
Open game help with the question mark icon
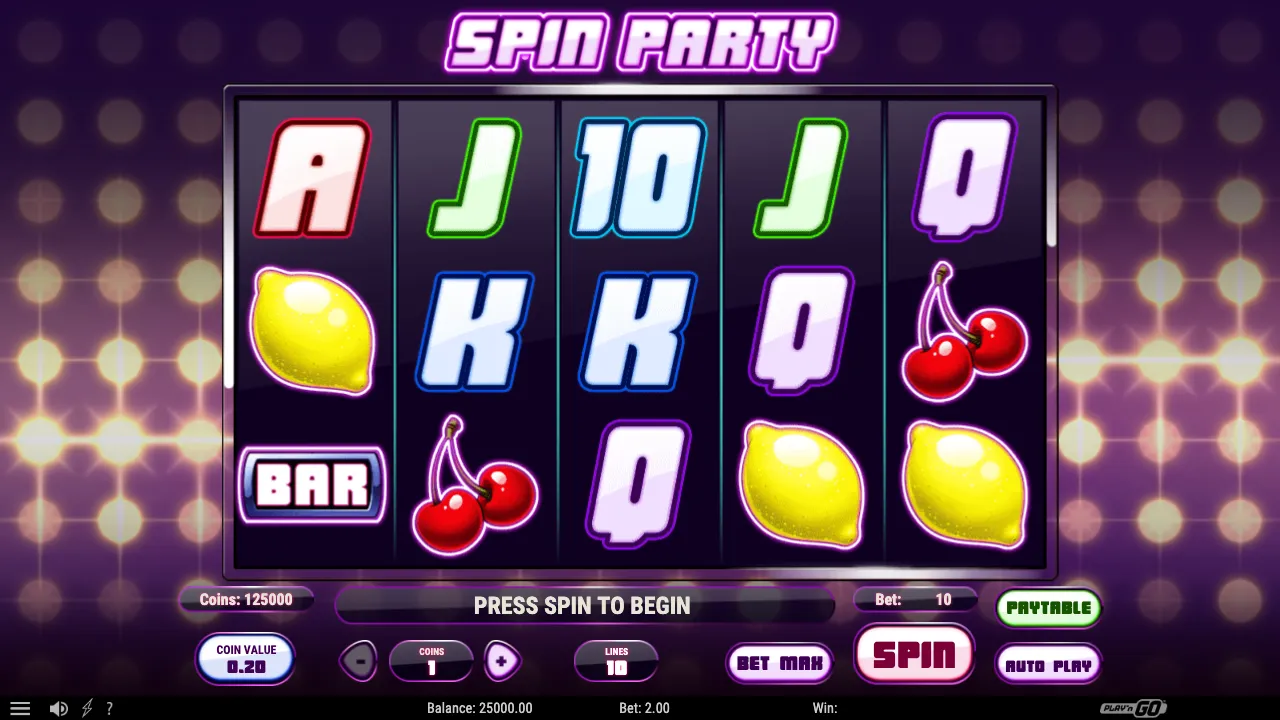point(110,708)
